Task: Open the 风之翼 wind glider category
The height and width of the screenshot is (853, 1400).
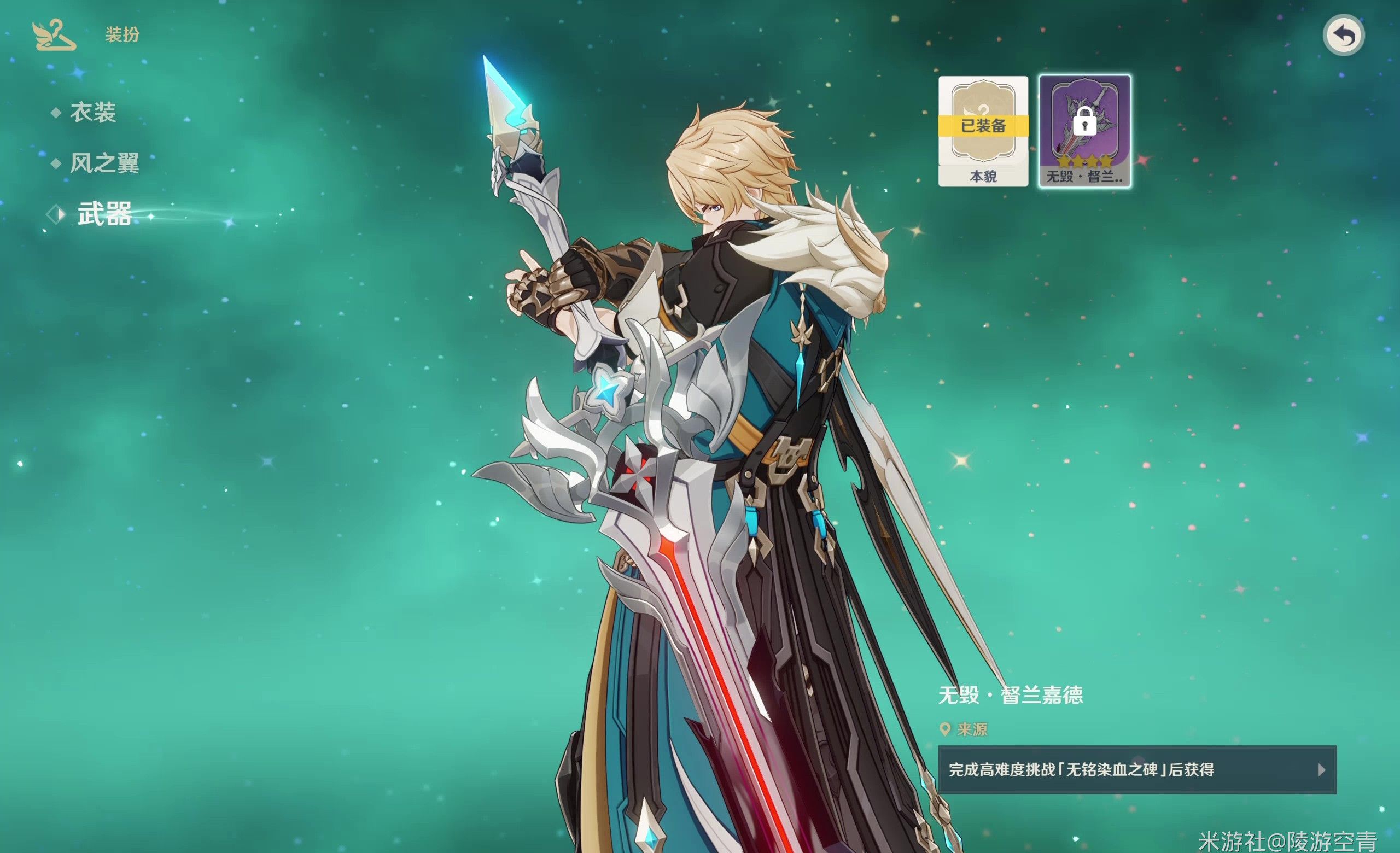Action: [104, 163]
